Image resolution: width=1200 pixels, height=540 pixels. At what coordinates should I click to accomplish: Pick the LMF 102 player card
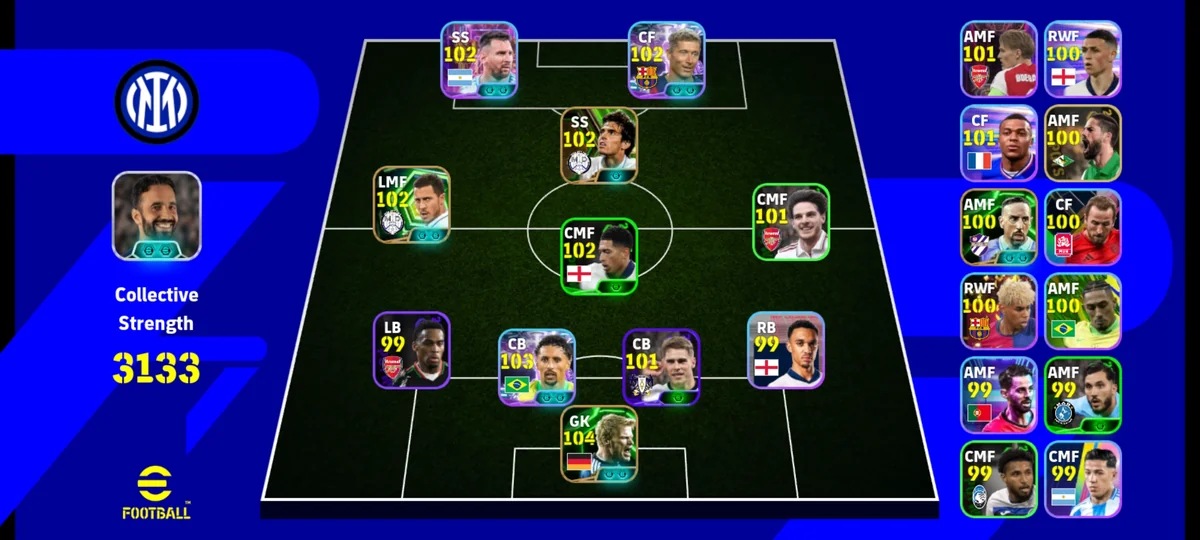pyautogui.click(x=411, y=205)
